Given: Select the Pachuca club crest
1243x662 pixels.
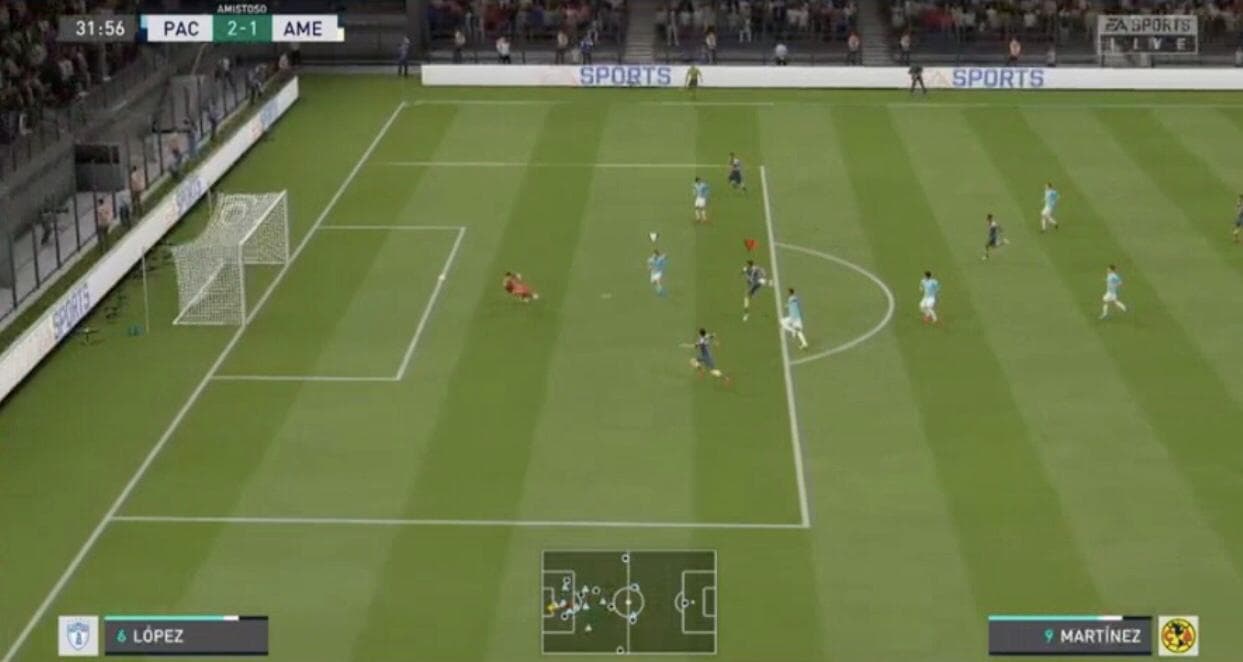Looking at the screenshot, I should [78, 636].
